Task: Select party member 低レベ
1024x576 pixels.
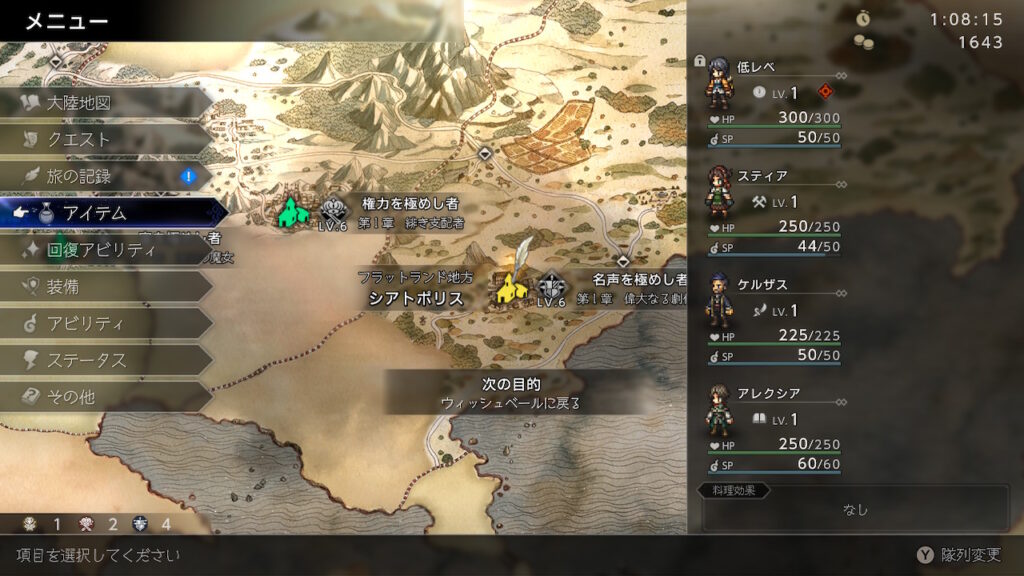Action: point(770,102)
